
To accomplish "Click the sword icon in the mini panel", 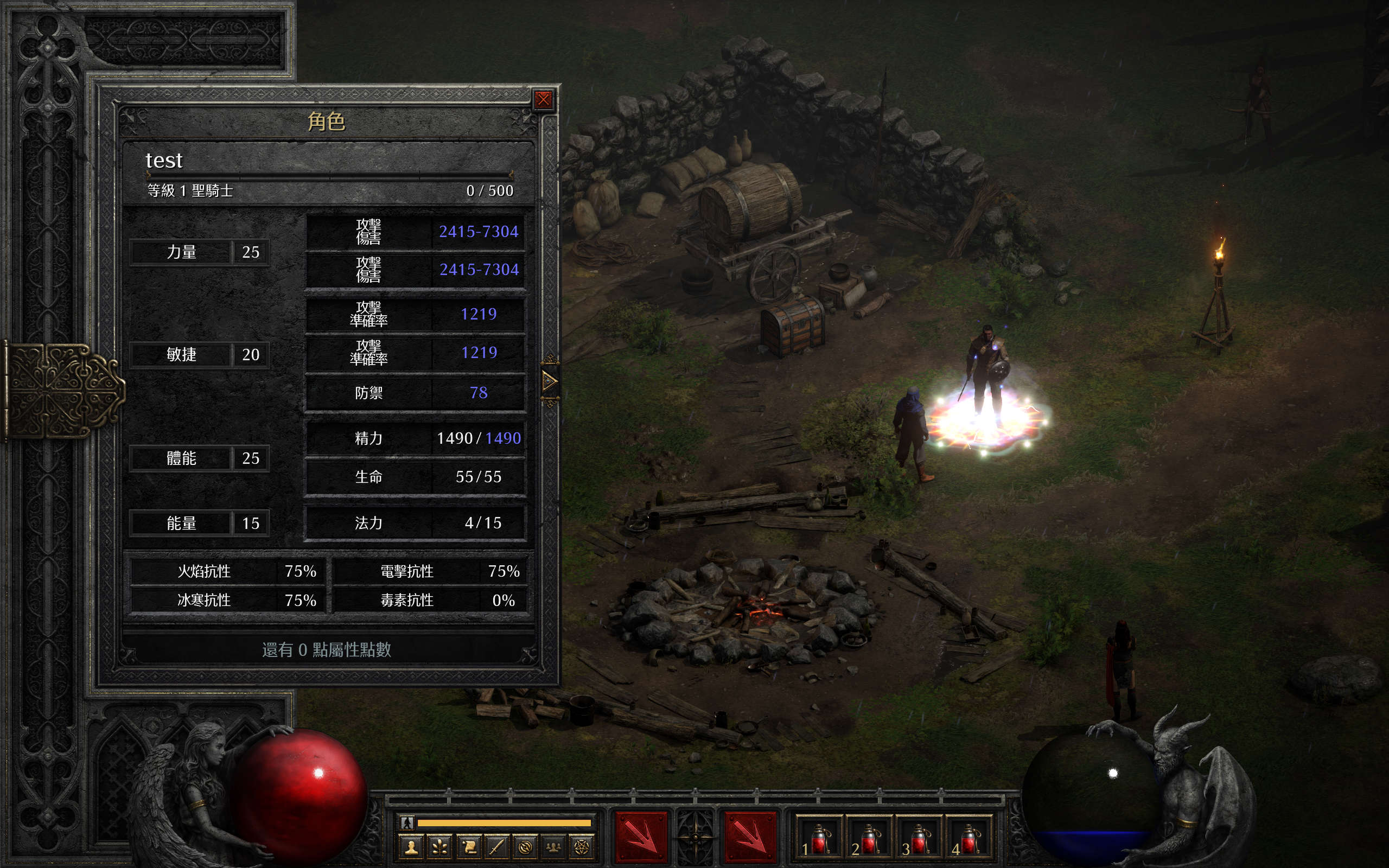I will tap(496, 847).
